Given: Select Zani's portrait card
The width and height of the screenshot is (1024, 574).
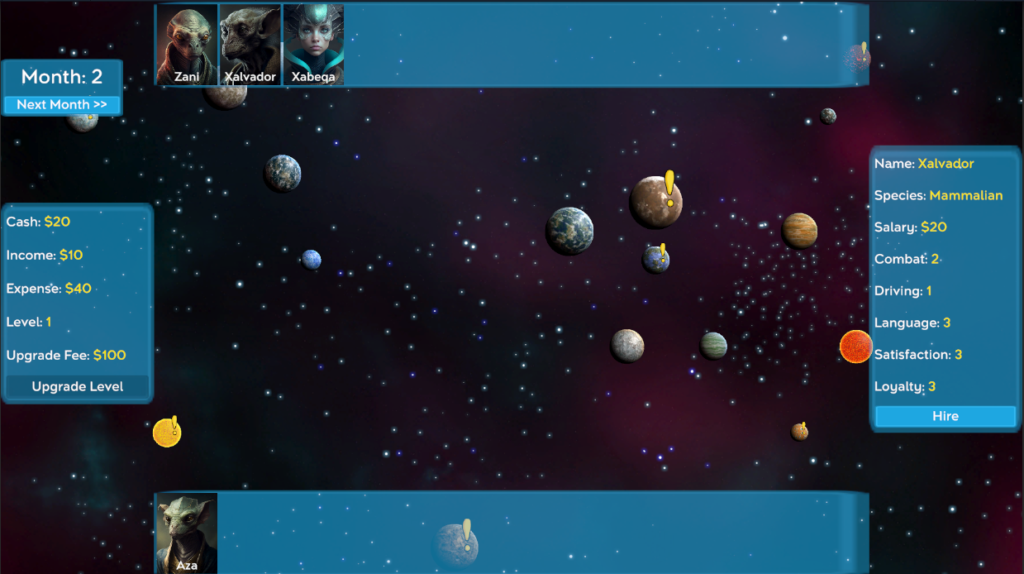Looking at the screenshot, I should 187,45.
